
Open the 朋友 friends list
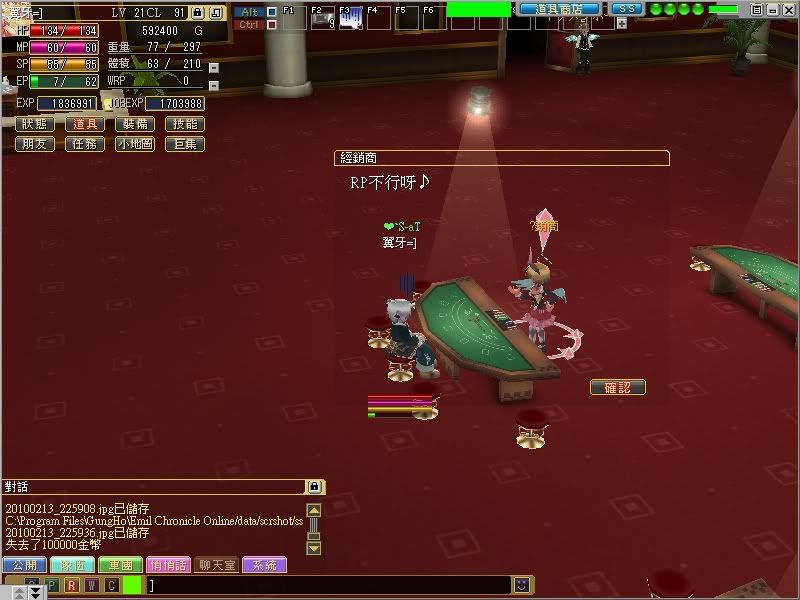coord(35,144)
